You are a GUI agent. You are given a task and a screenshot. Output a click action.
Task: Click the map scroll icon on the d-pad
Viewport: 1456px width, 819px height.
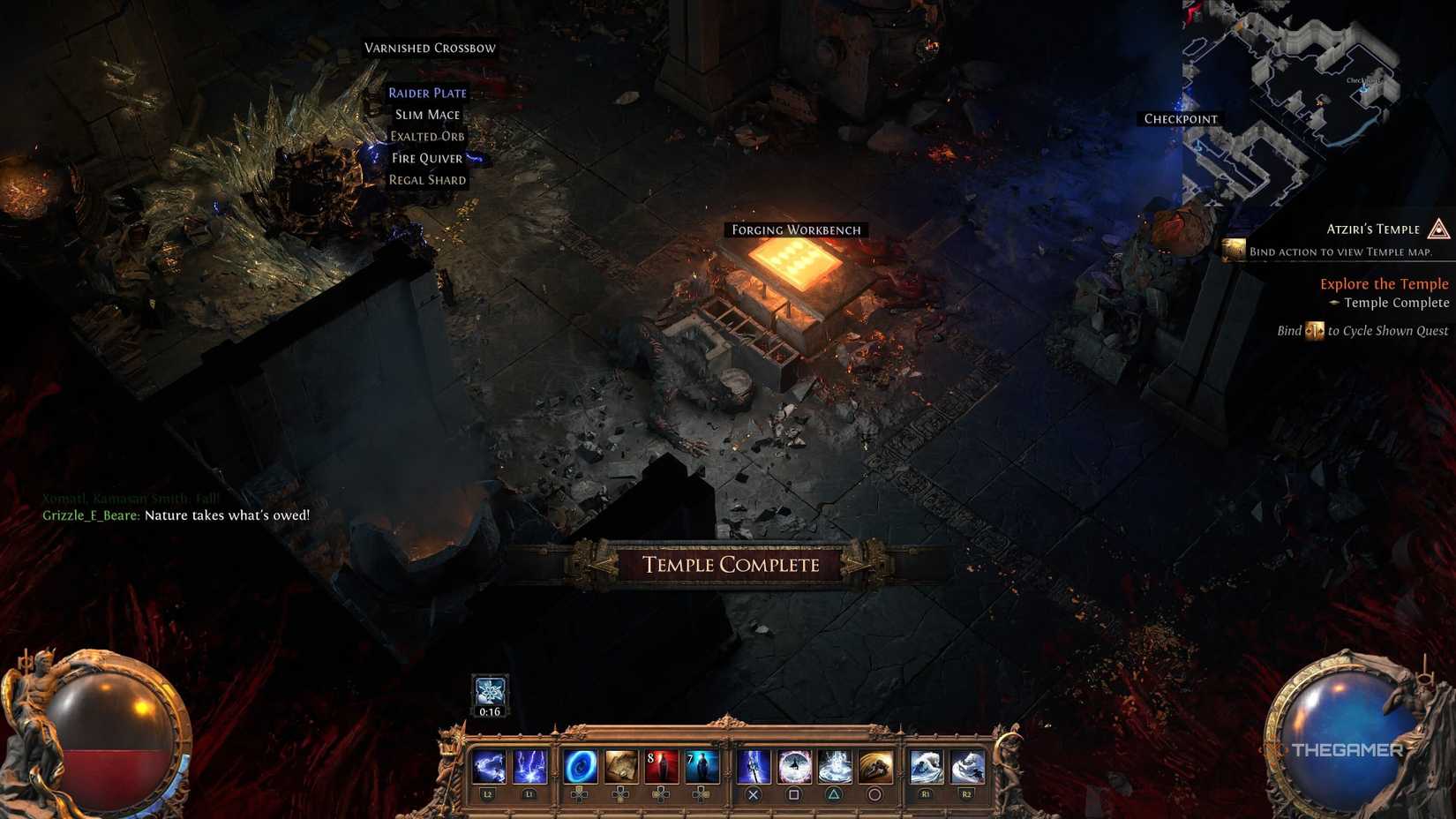[621, 766]
